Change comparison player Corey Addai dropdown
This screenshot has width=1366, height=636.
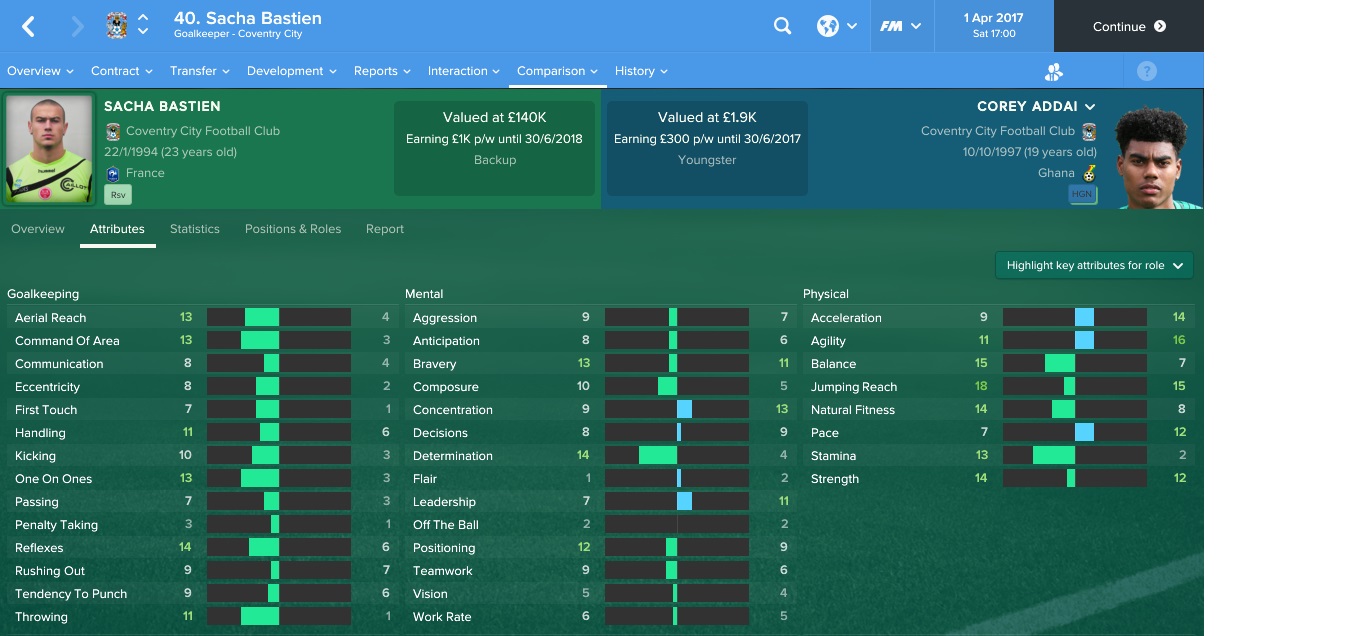tap(1036, 106)
